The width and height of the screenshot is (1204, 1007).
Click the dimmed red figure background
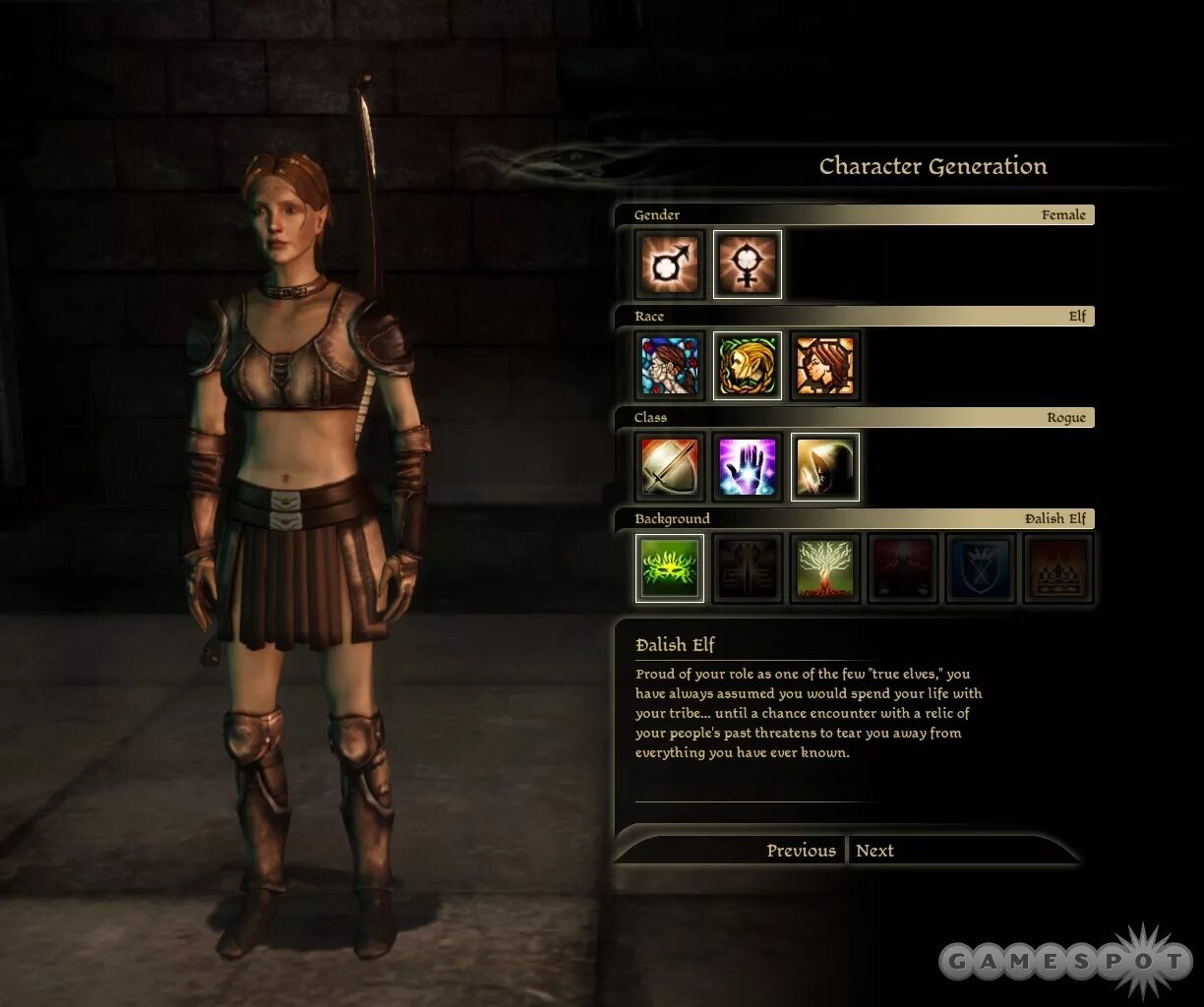(903, 568)
